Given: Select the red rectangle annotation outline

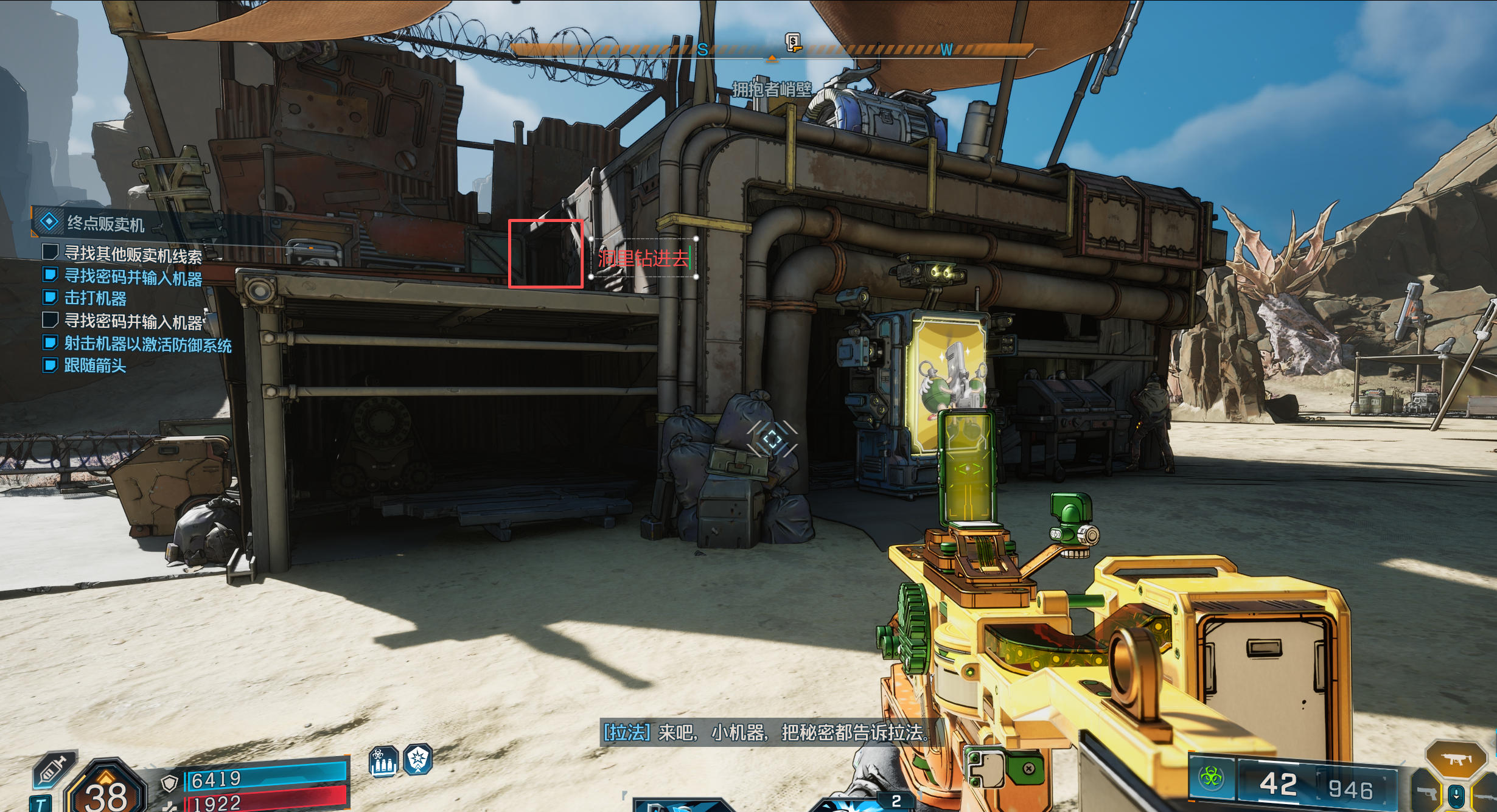Looking at the screenshot, I should coord(510,253).
